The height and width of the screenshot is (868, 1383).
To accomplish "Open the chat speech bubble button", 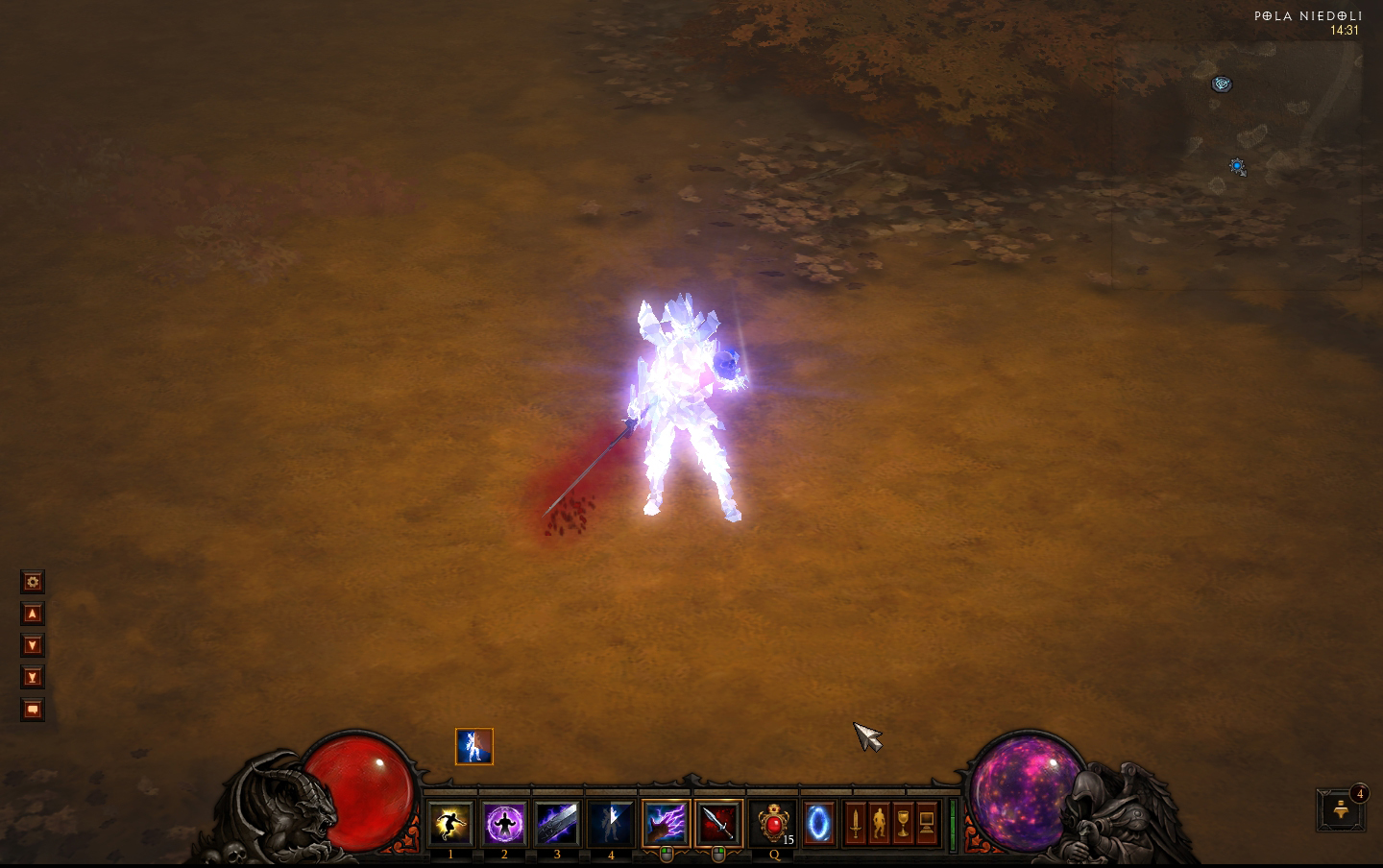I will pos(33,710).
